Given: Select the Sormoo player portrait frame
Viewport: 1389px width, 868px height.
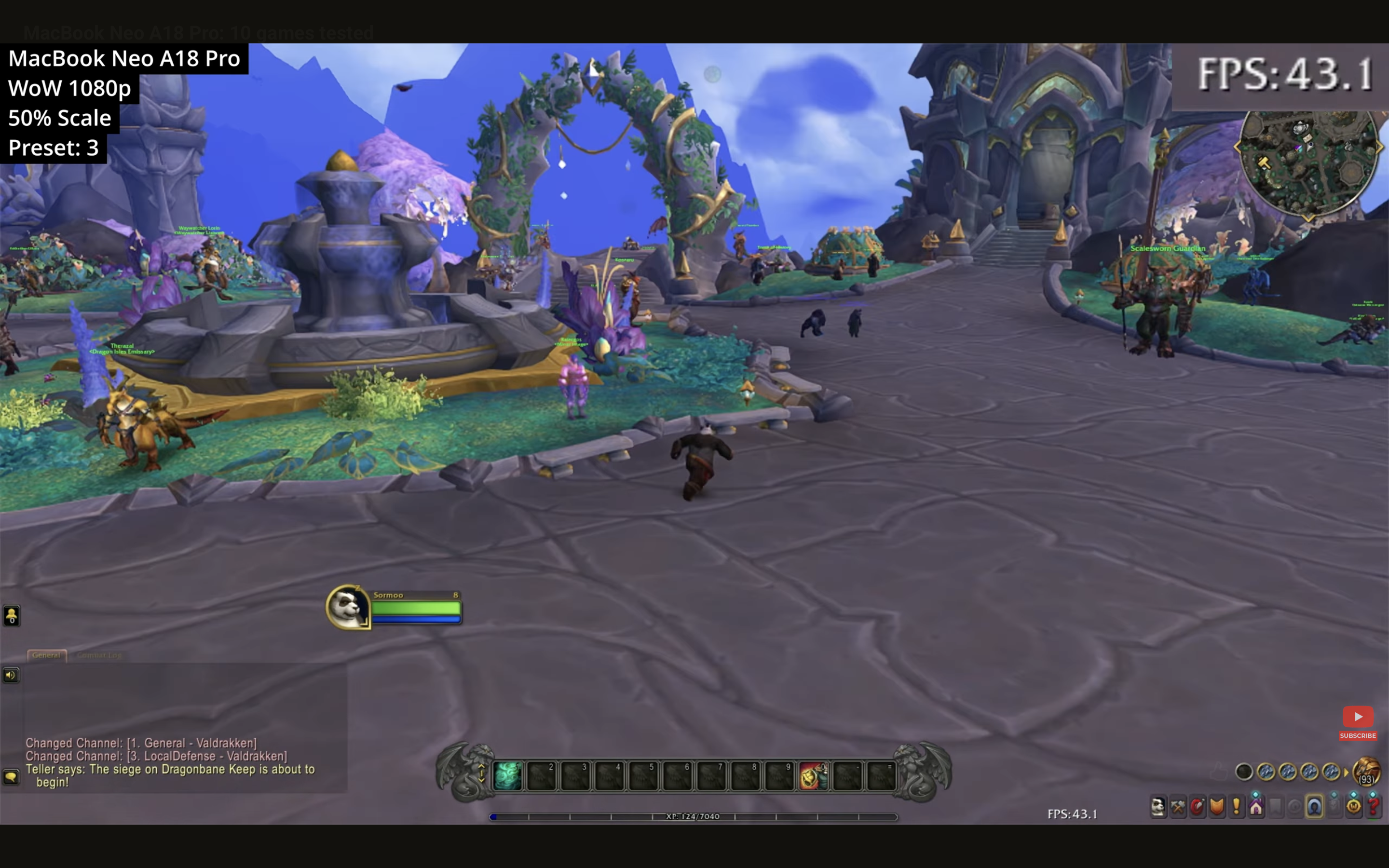Looking at the screenshot, I should (348, 608).
